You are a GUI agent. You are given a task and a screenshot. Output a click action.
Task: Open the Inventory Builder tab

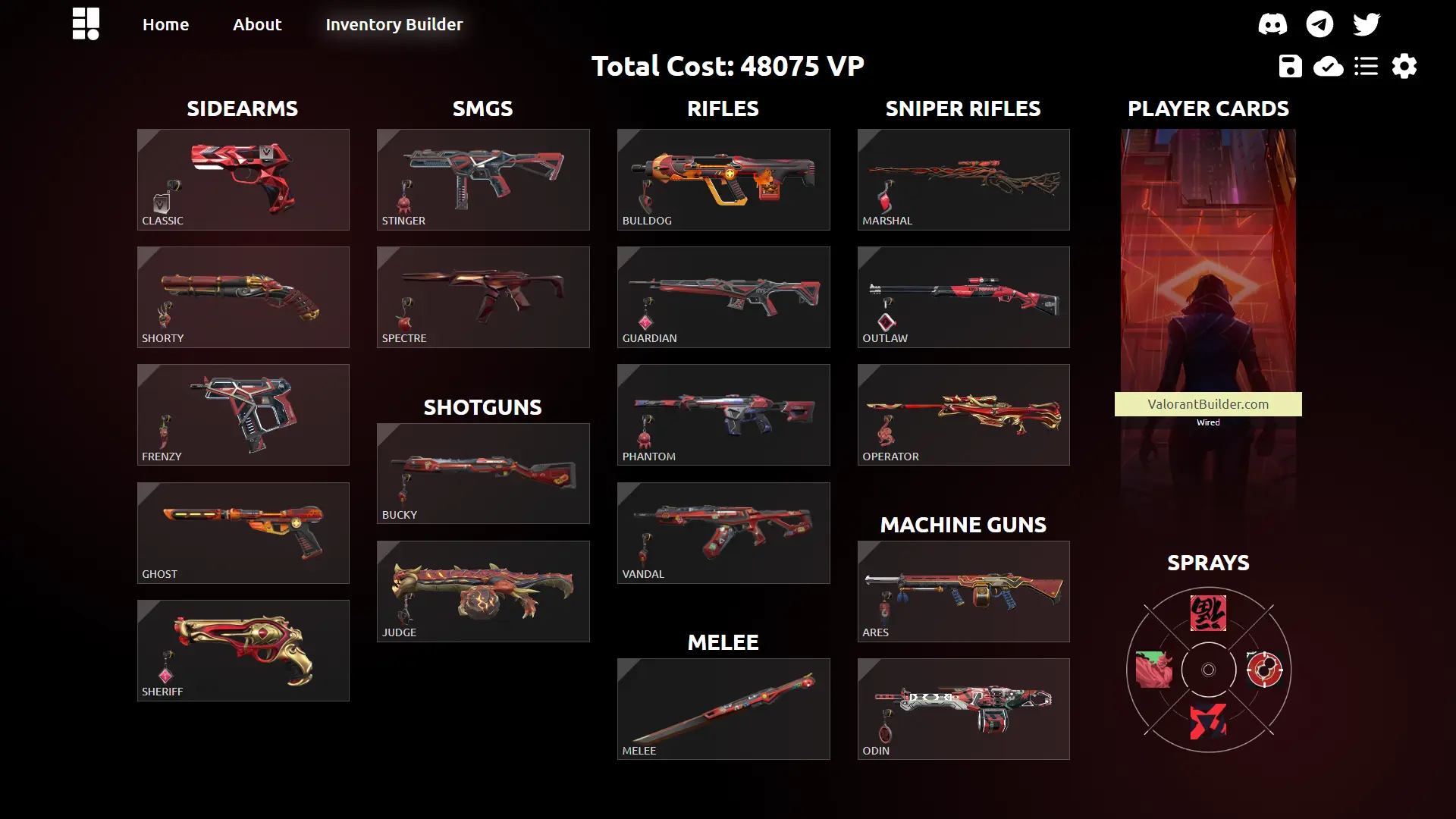tap(394, 24)
